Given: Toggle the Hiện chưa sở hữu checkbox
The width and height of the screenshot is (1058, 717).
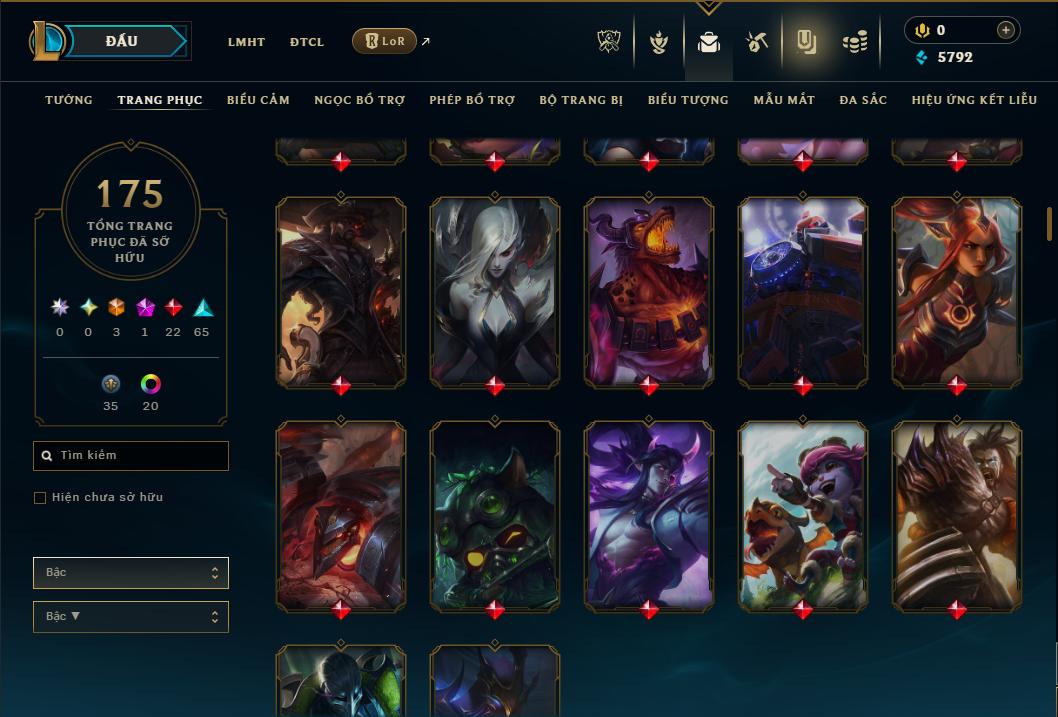Looking at the screenshot, I should tap(40, 498).
